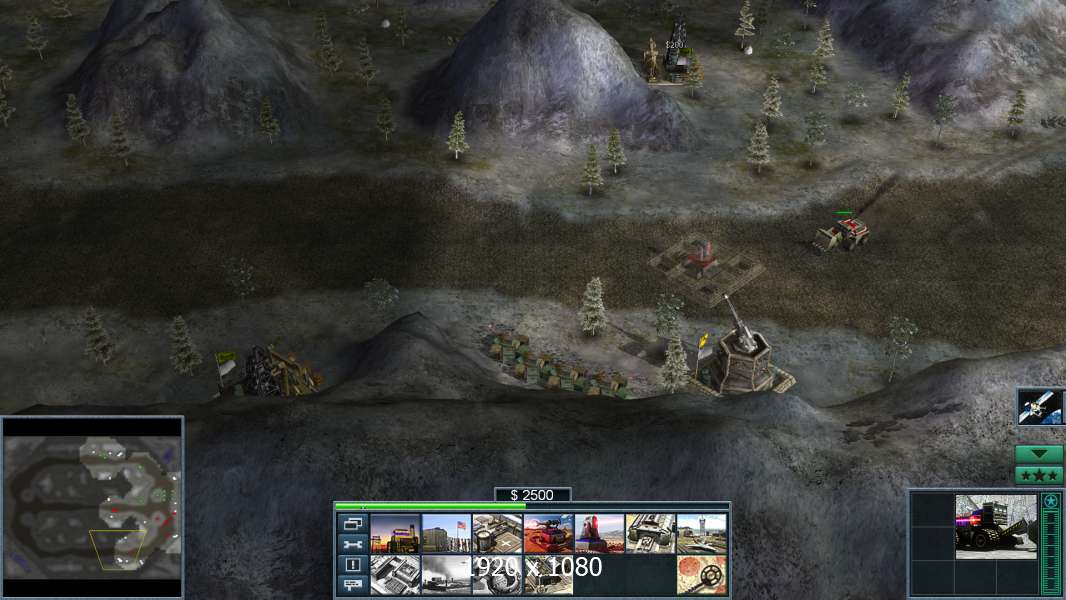Select the bulldozer unit portrait

(x=995, y=527)
